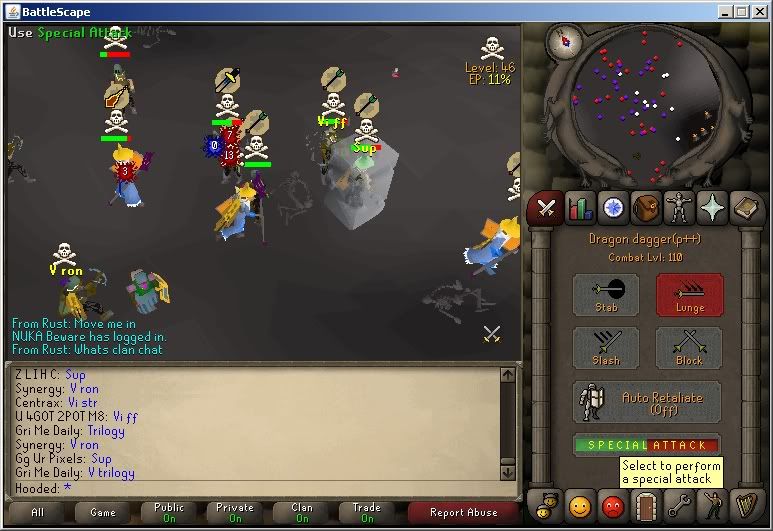Open the music harp tab

747,503
